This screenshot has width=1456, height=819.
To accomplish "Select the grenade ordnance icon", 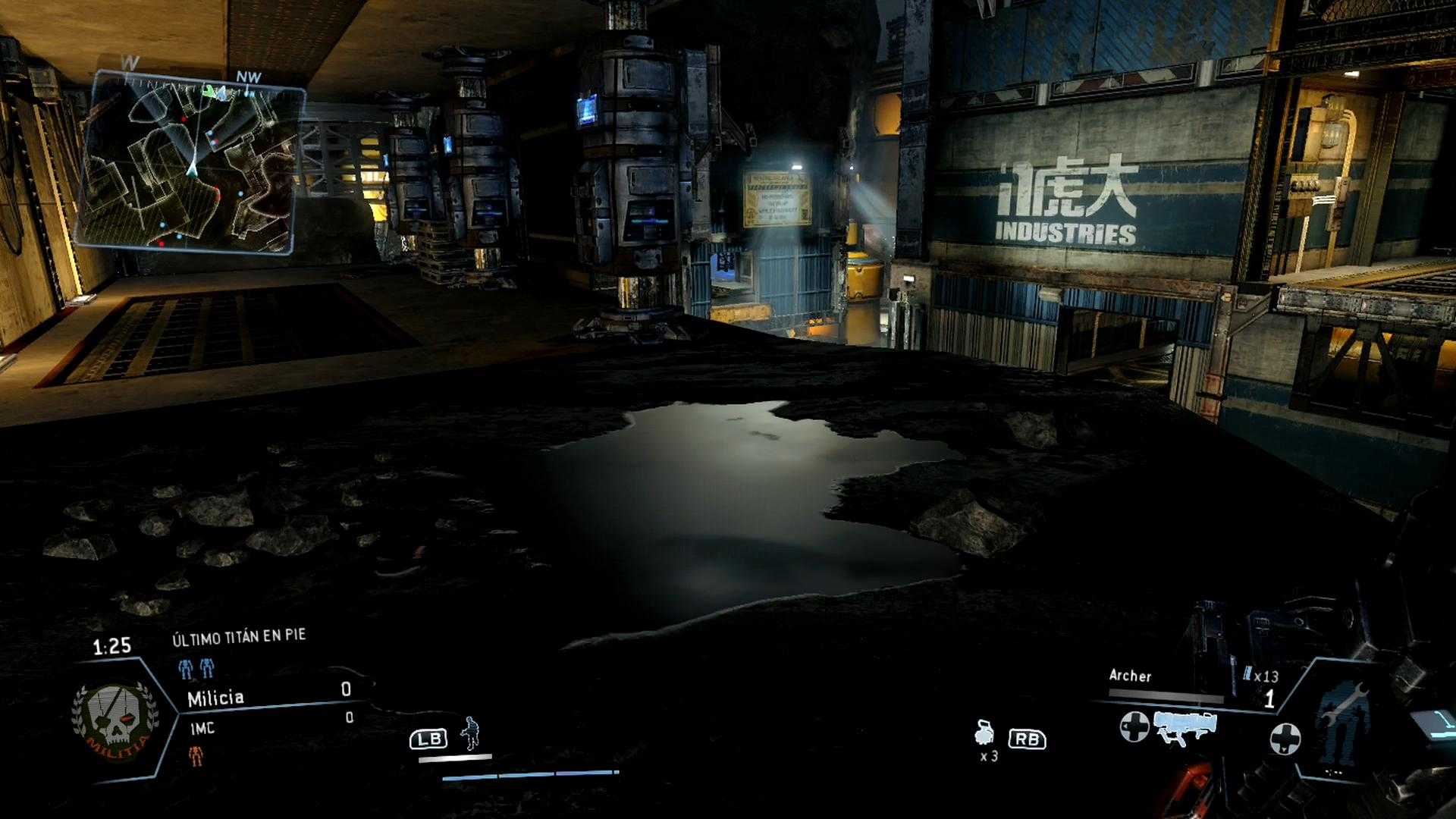I will pyautogui.click(x=985, y=734).
